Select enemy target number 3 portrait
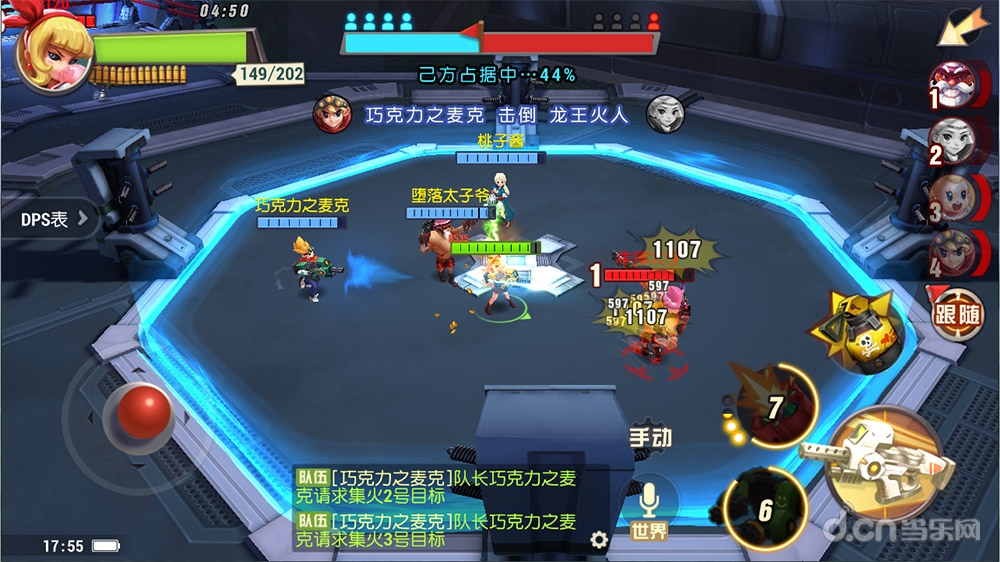The height and width of the screenshot is (562, 1000). [x=951, y=196]
